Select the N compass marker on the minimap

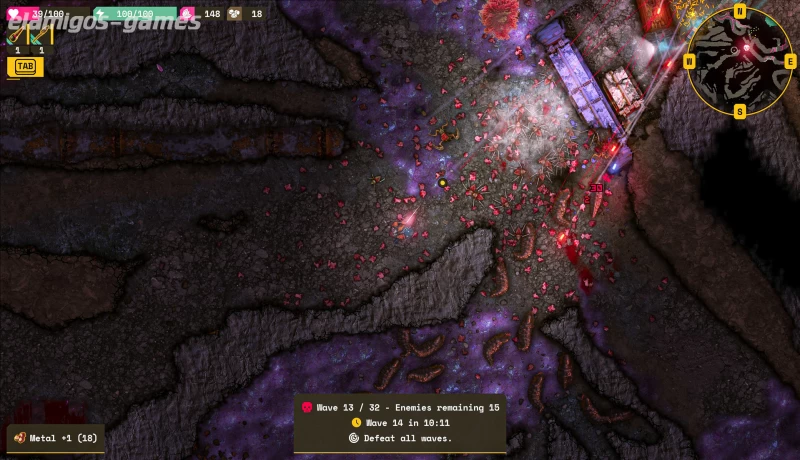[x=740, y=11]
